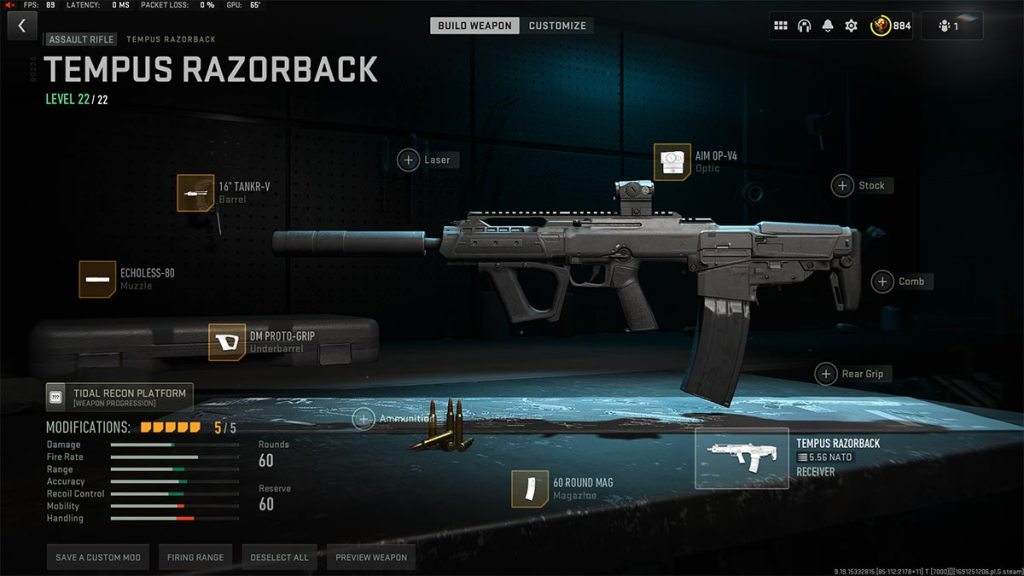Select the 16" TANKR-V barrel slot
The image size is (1024, 576).
click(x=195, y=193)
